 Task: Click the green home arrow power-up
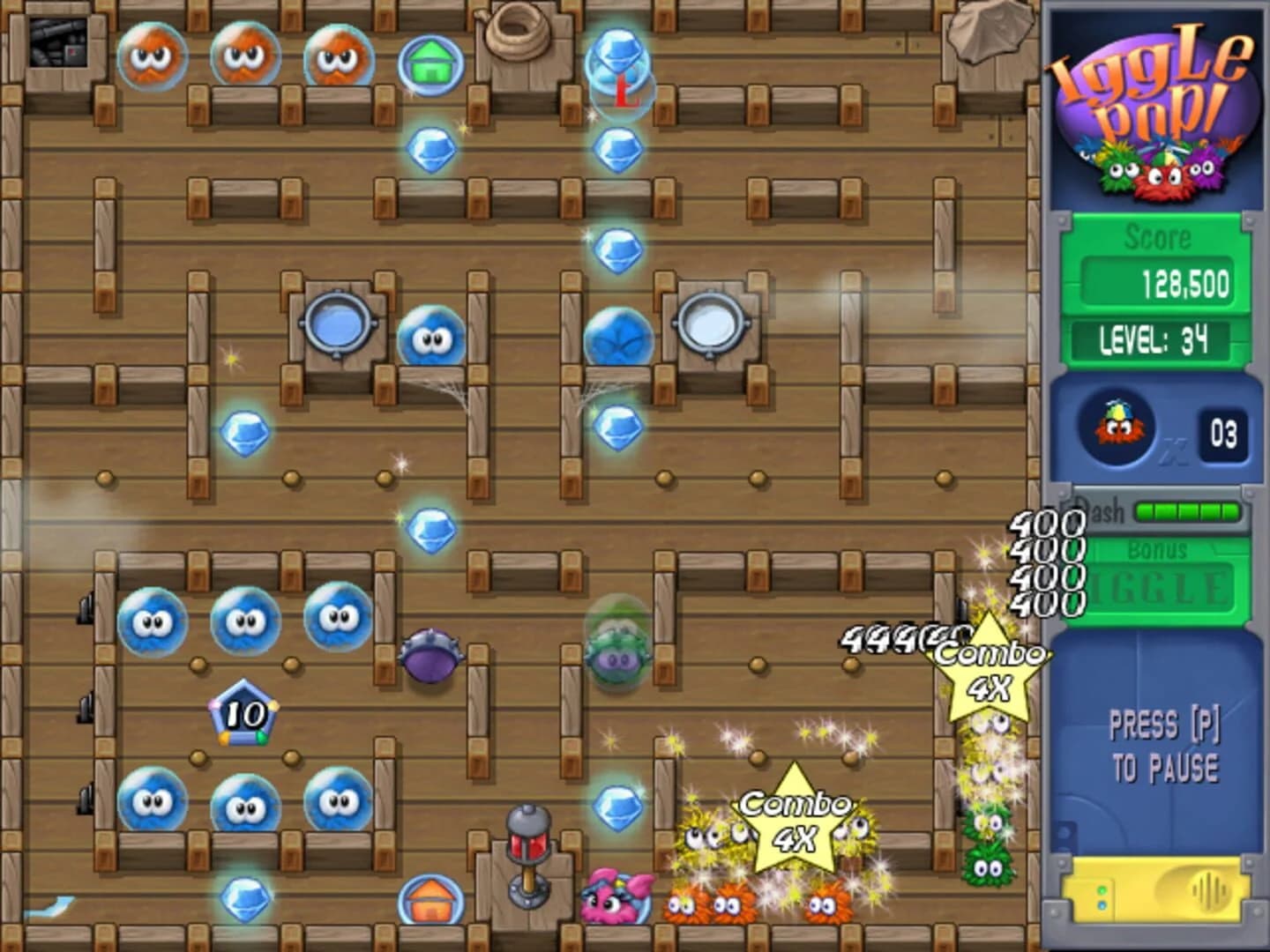[x=430, y=63]
